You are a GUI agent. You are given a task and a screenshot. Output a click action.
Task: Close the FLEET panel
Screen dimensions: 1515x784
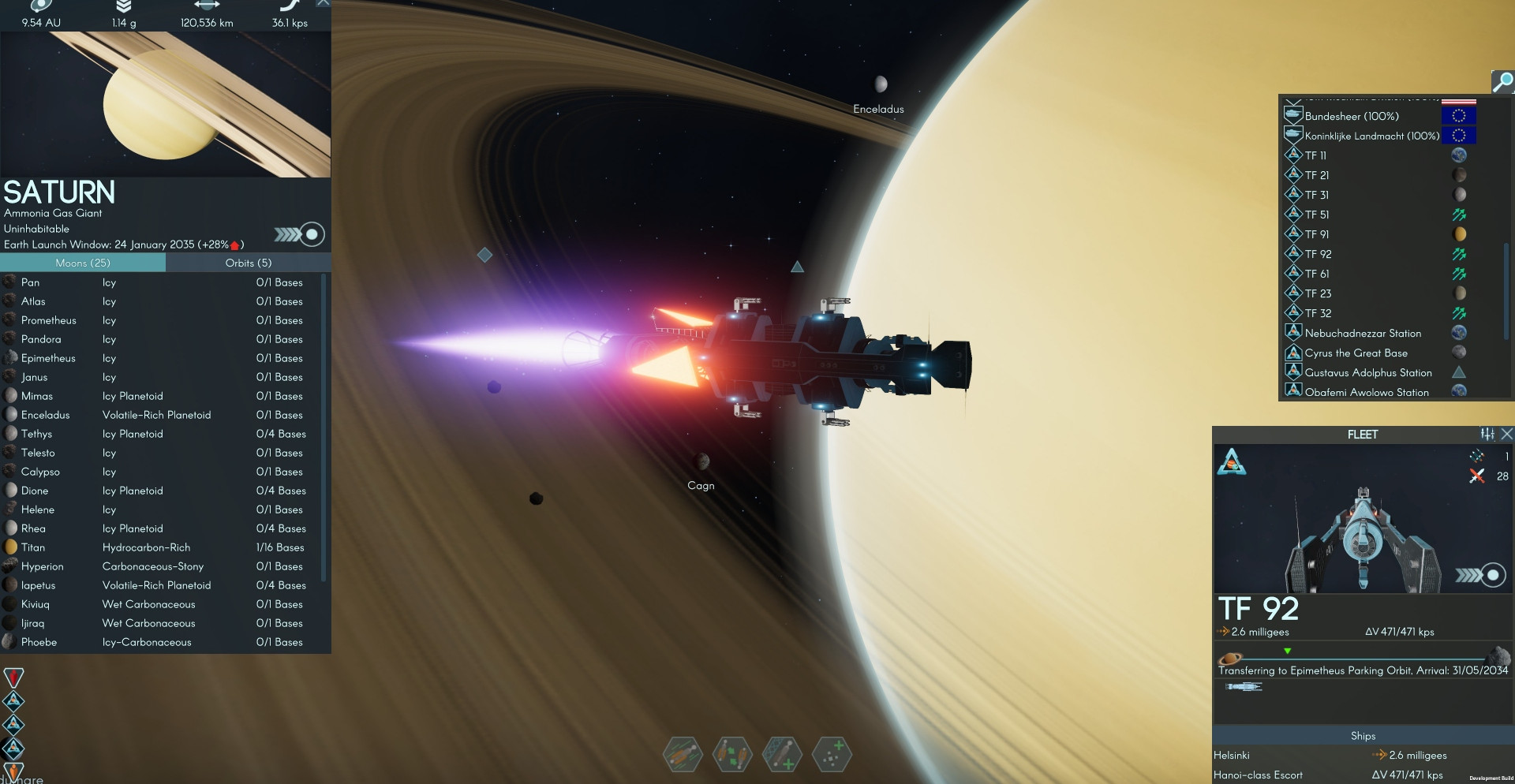point(1506,434)
